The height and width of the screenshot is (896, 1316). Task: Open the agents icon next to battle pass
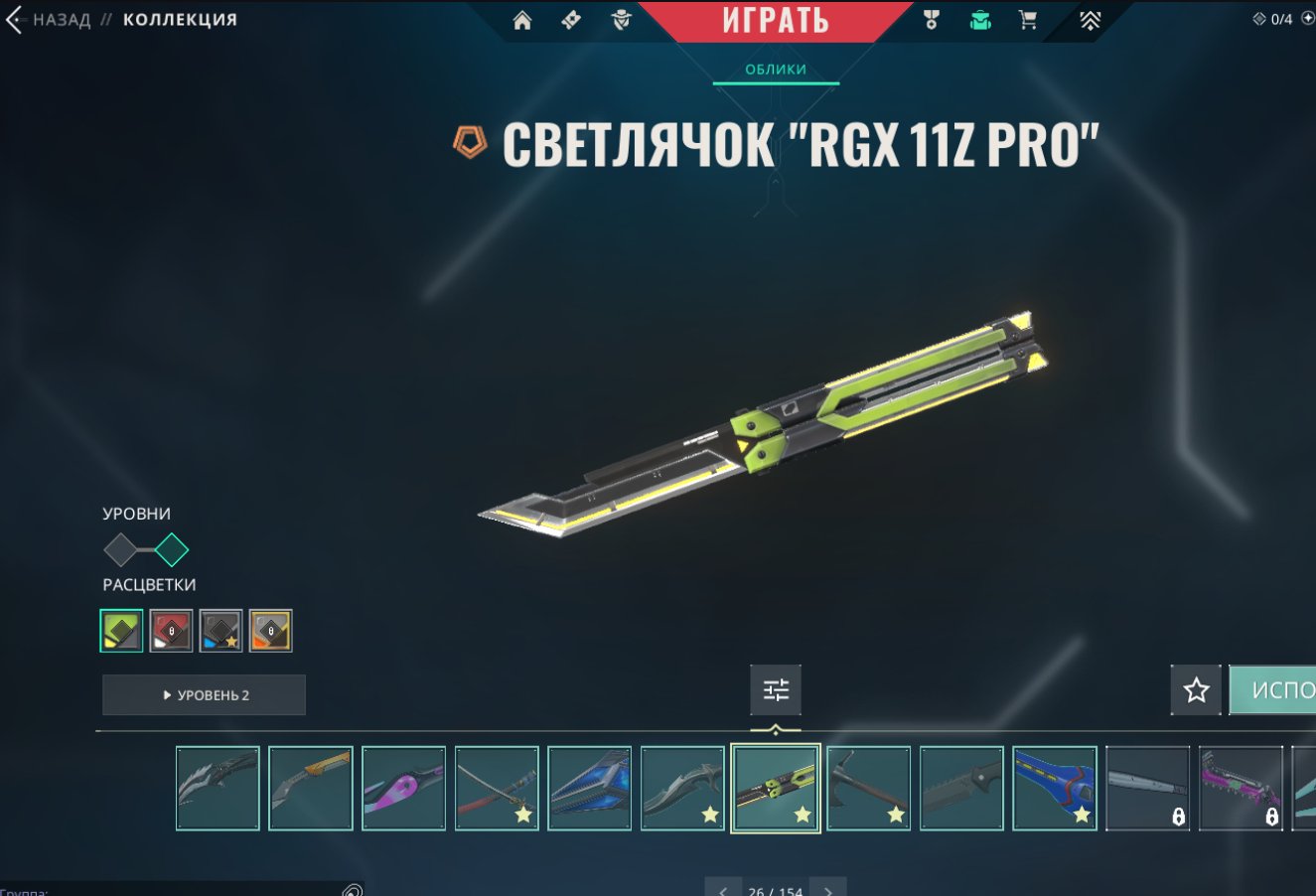(x=619, y=19)
